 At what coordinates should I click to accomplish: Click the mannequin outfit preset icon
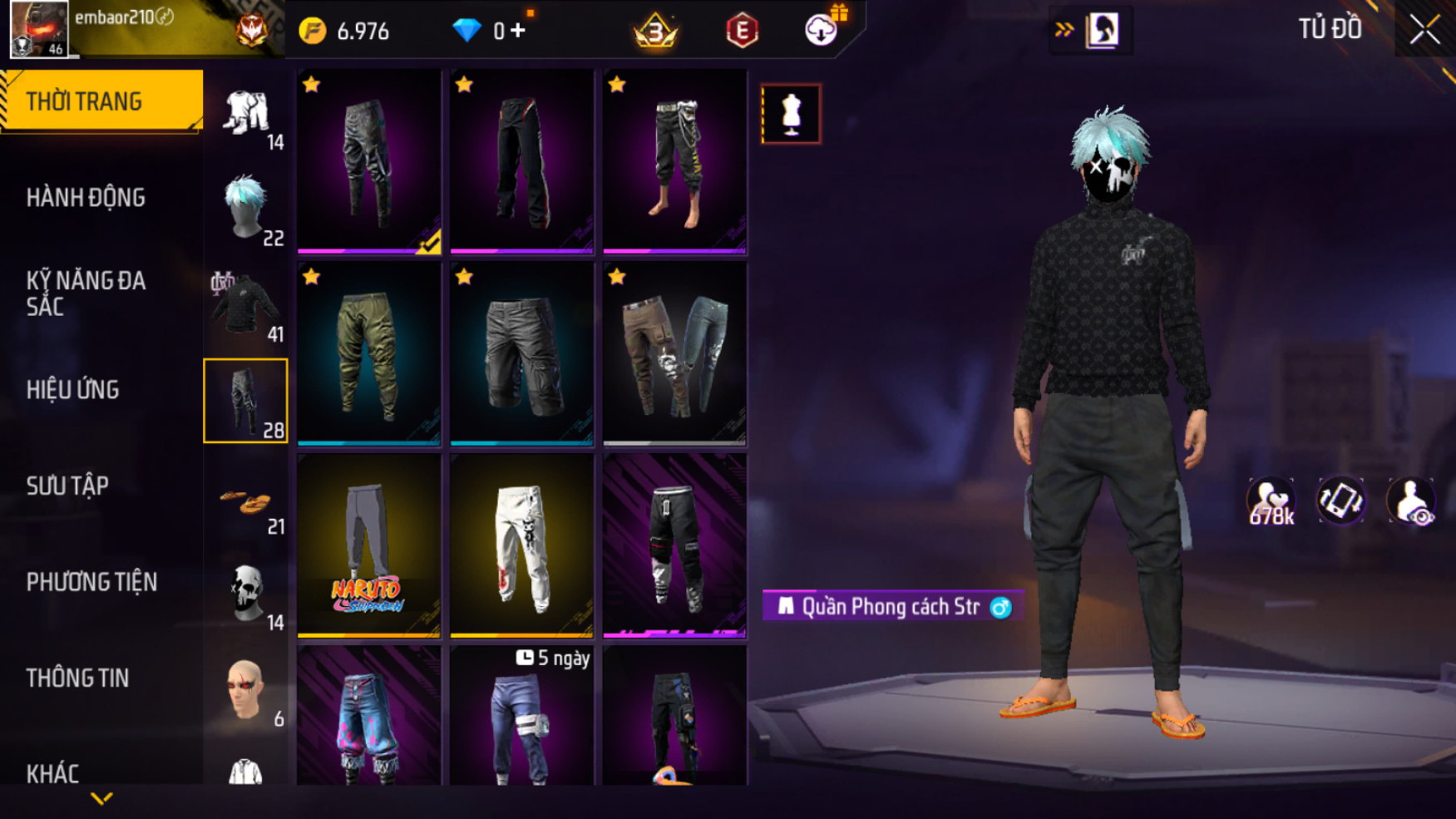click(x=791, y=114)
